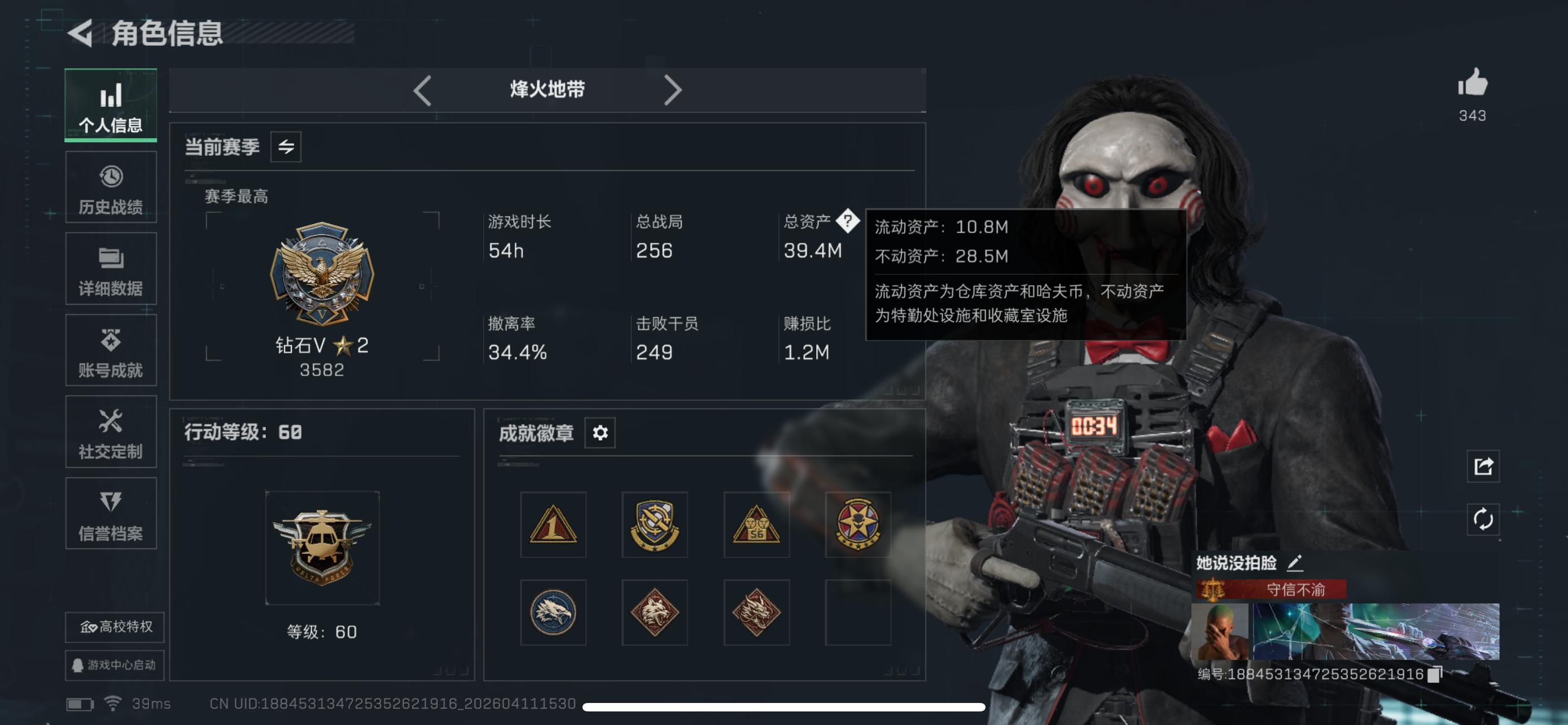Image resolution: width=1568 pixels, height=725 pixels.
Task: Tap the question mark next to 总资产
Action: [x=847, y=221]
